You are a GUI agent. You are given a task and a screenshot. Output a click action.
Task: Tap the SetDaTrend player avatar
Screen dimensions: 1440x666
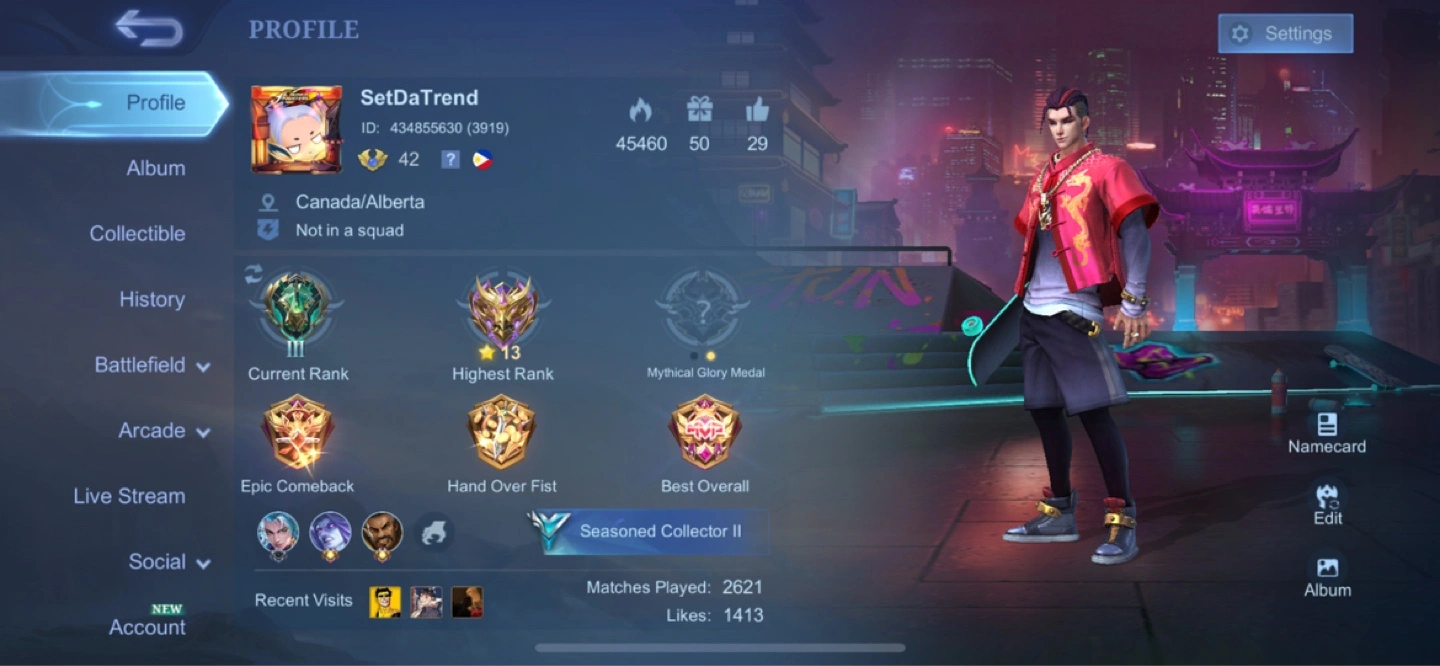tap(297, 129)
